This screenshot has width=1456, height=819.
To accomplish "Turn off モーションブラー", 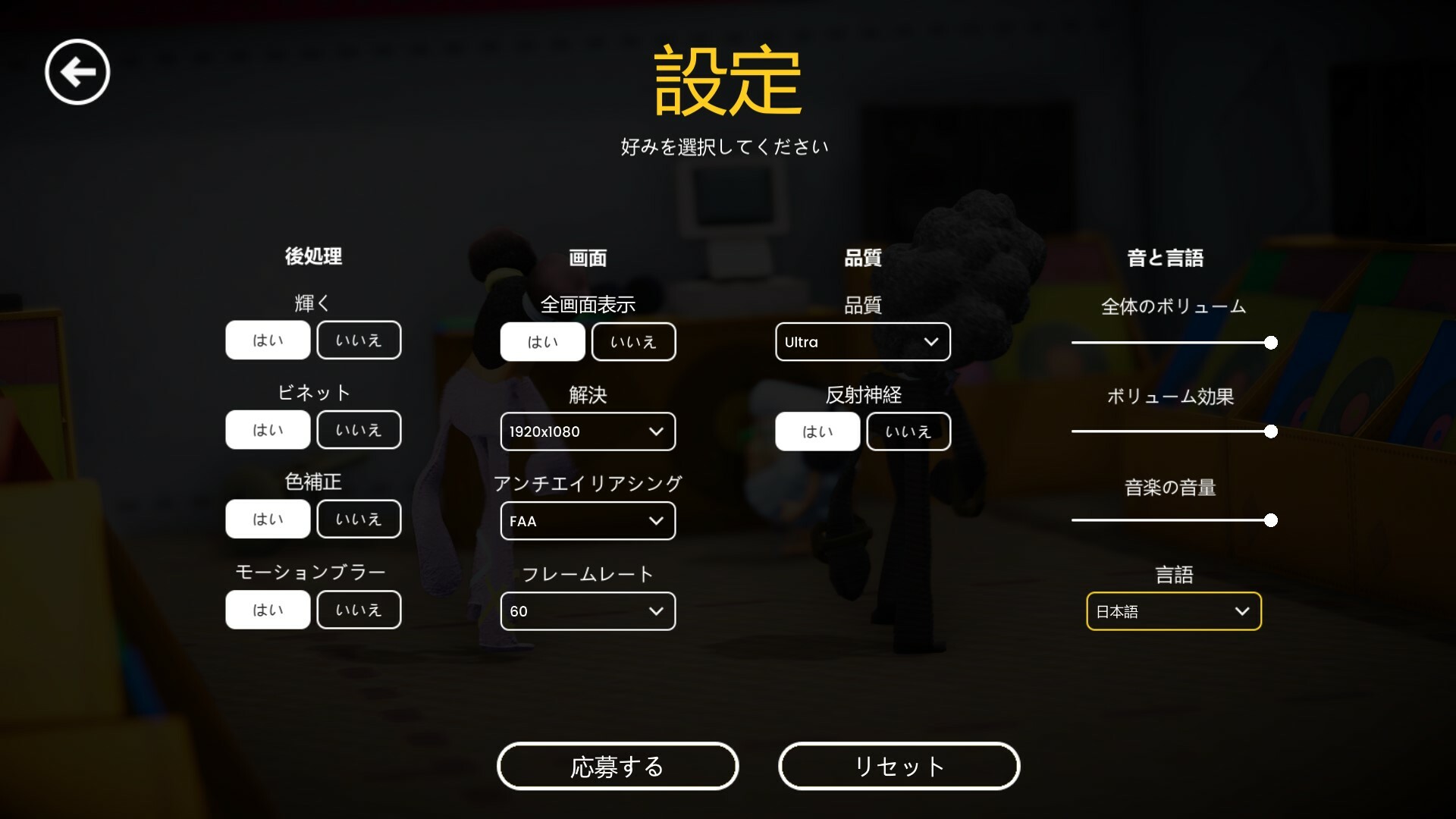I will click(x=359, y=609).
